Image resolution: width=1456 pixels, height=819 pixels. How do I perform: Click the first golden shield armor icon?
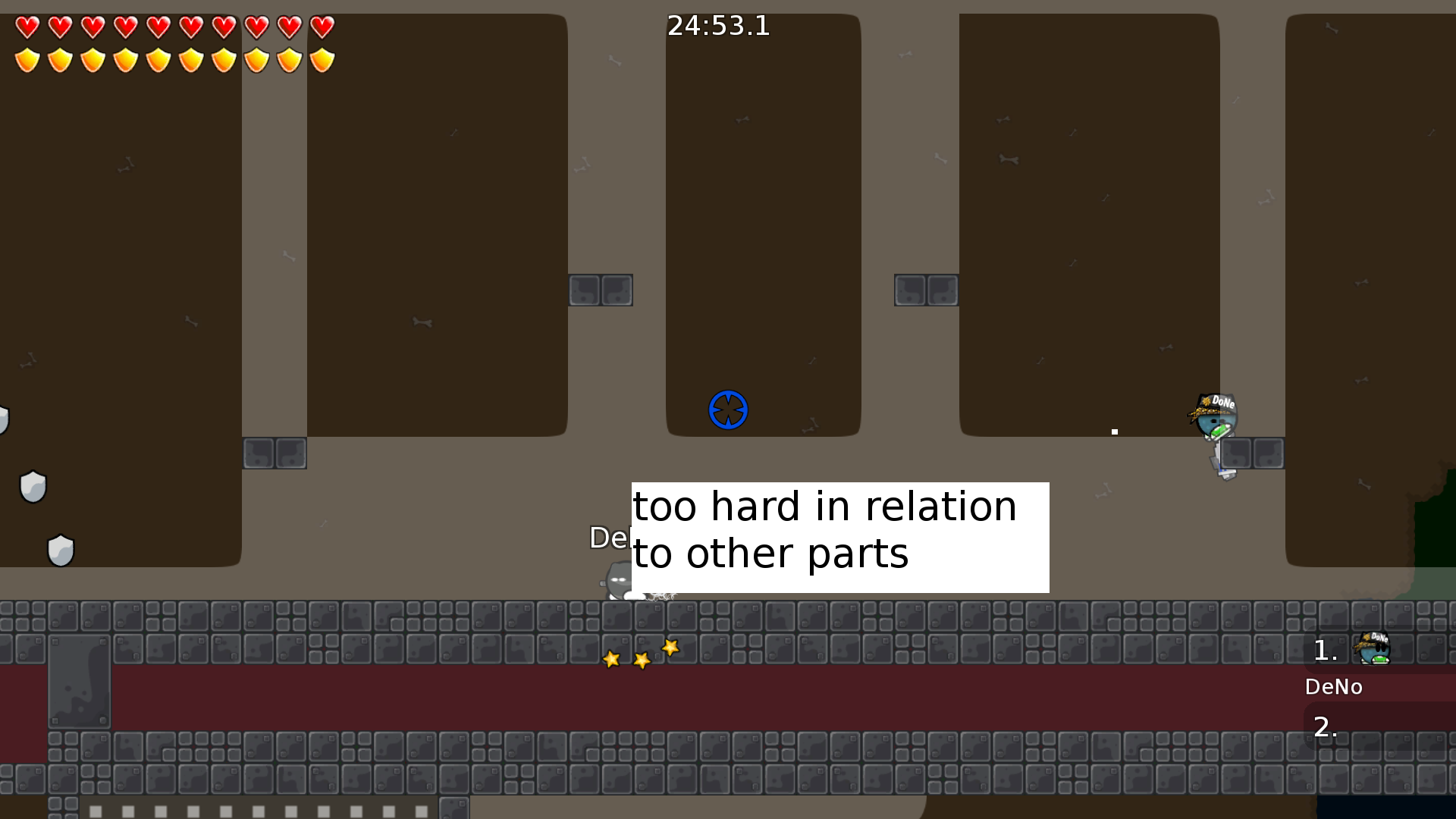27,59
